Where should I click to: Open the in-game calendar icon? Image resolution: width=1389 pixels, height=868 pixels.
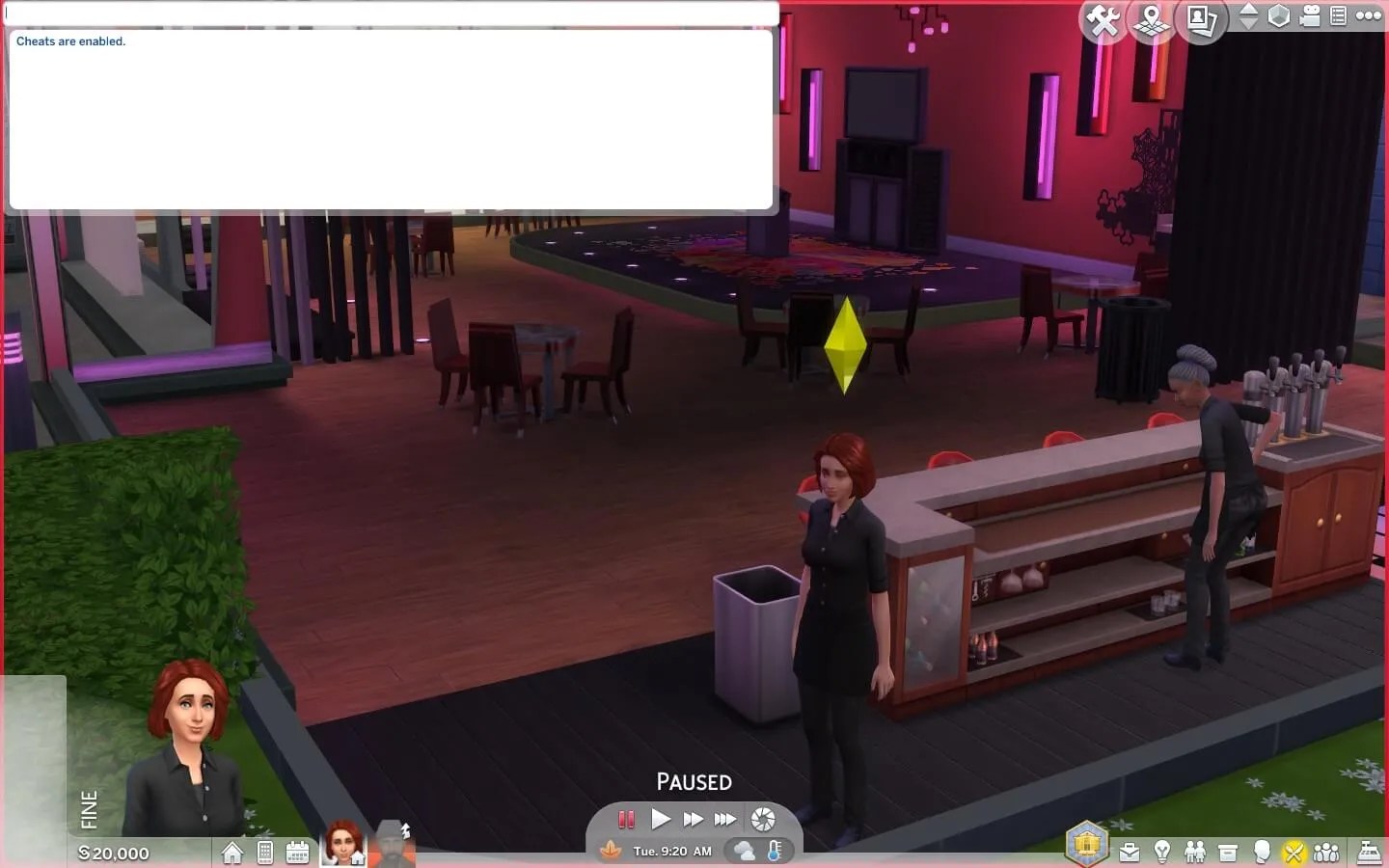[x=297, y=853]
